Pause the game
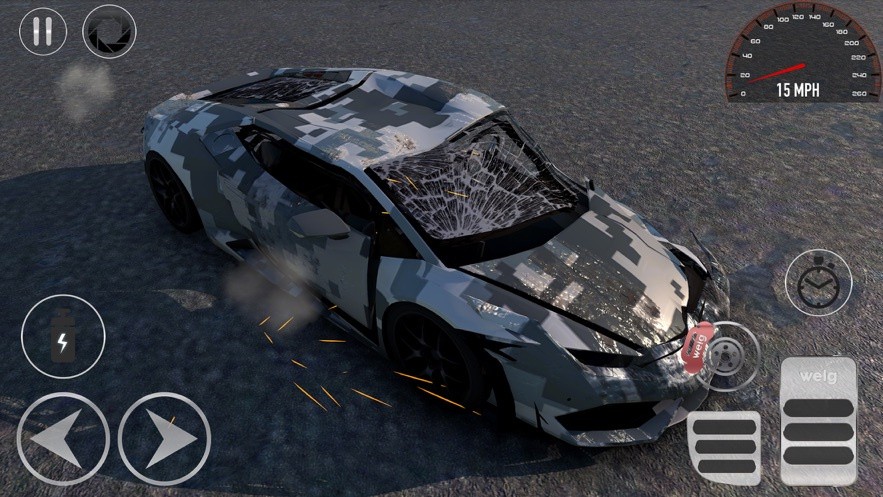Viewport: 883px width, 497px height. [43, 31]
